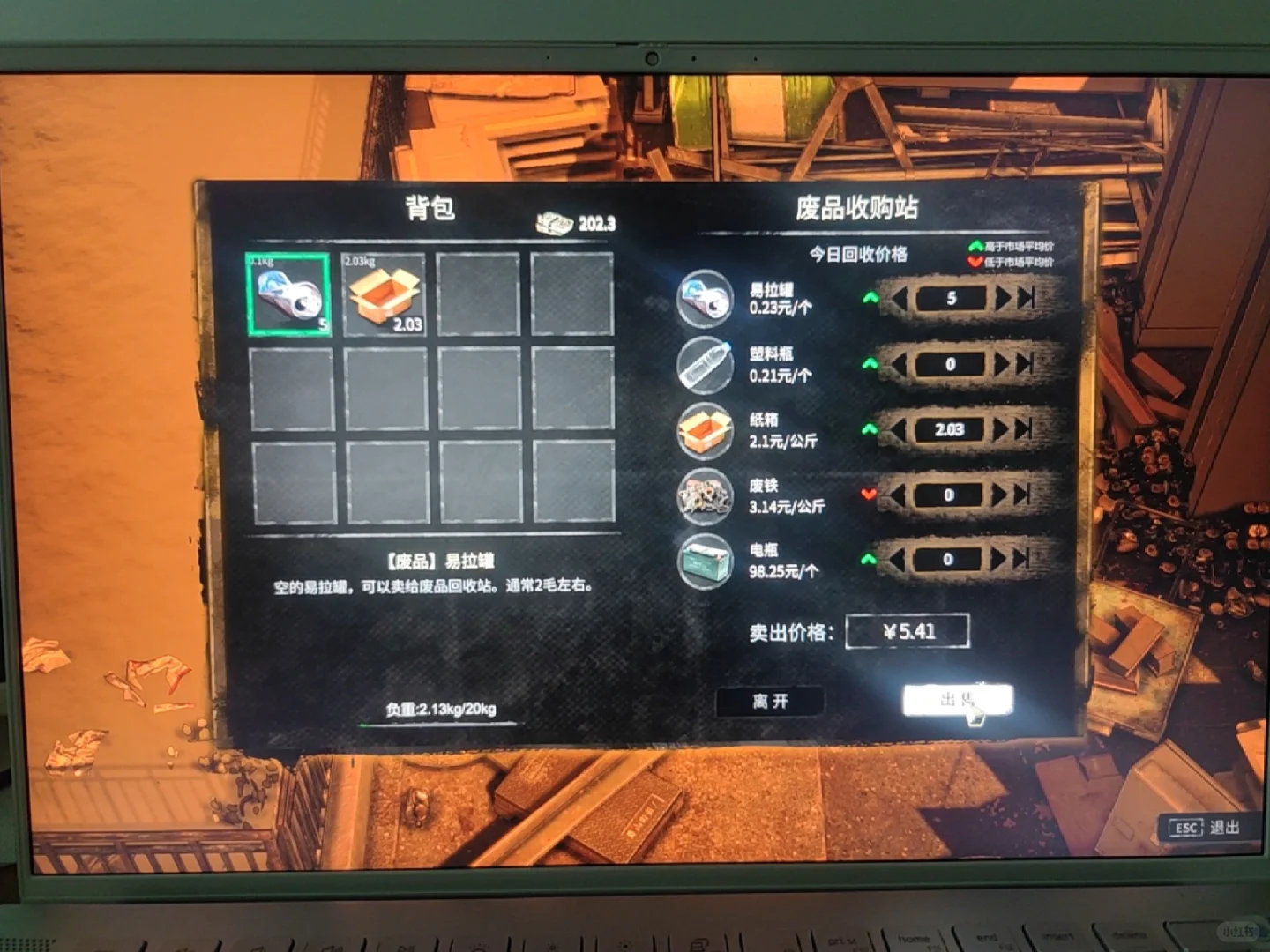Click the green indicator next to 电瓶 price
Viewport: 1270px width, 952px height.
coord(869,556)
